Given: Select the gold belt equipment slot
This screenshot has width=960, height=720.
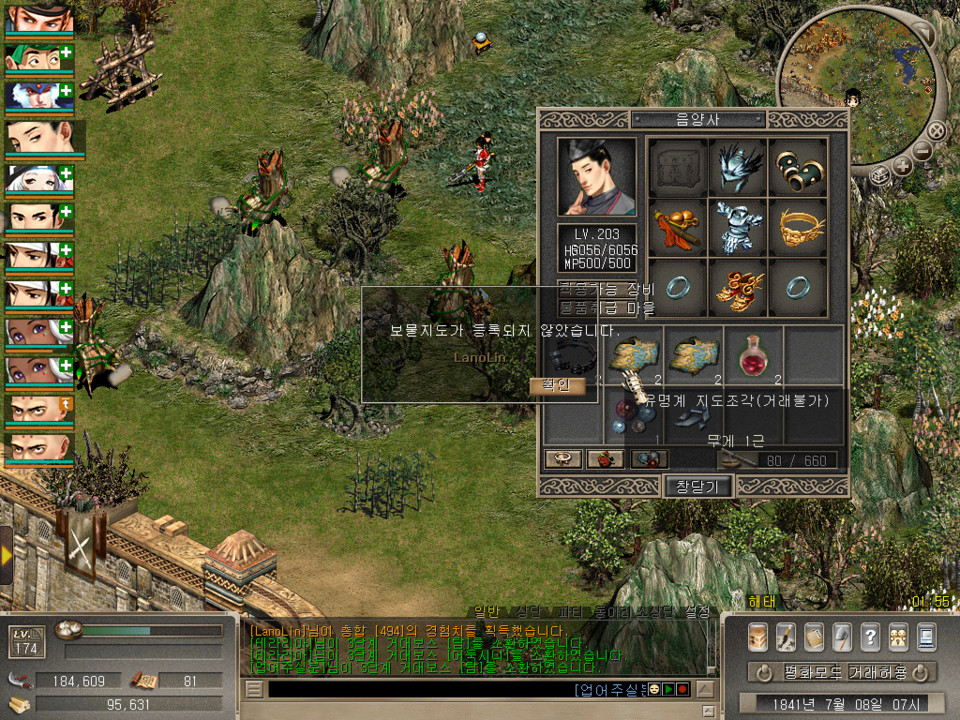Looking at the screenshot, I should 798,226.
